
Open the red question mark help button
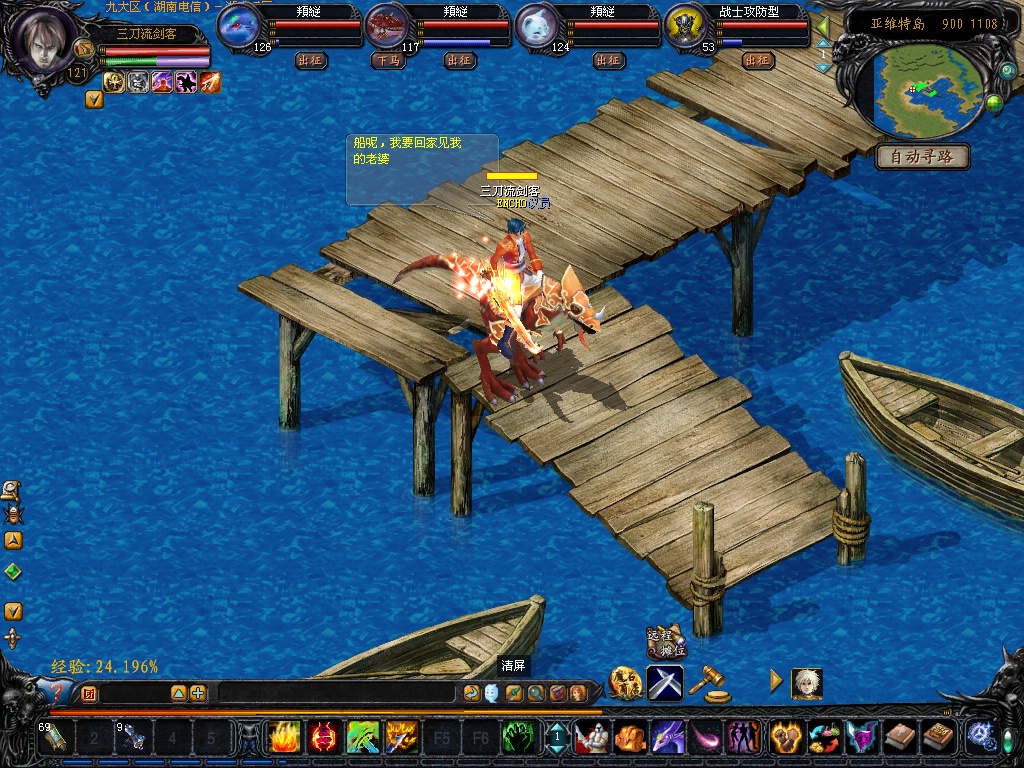coord(56,692)
